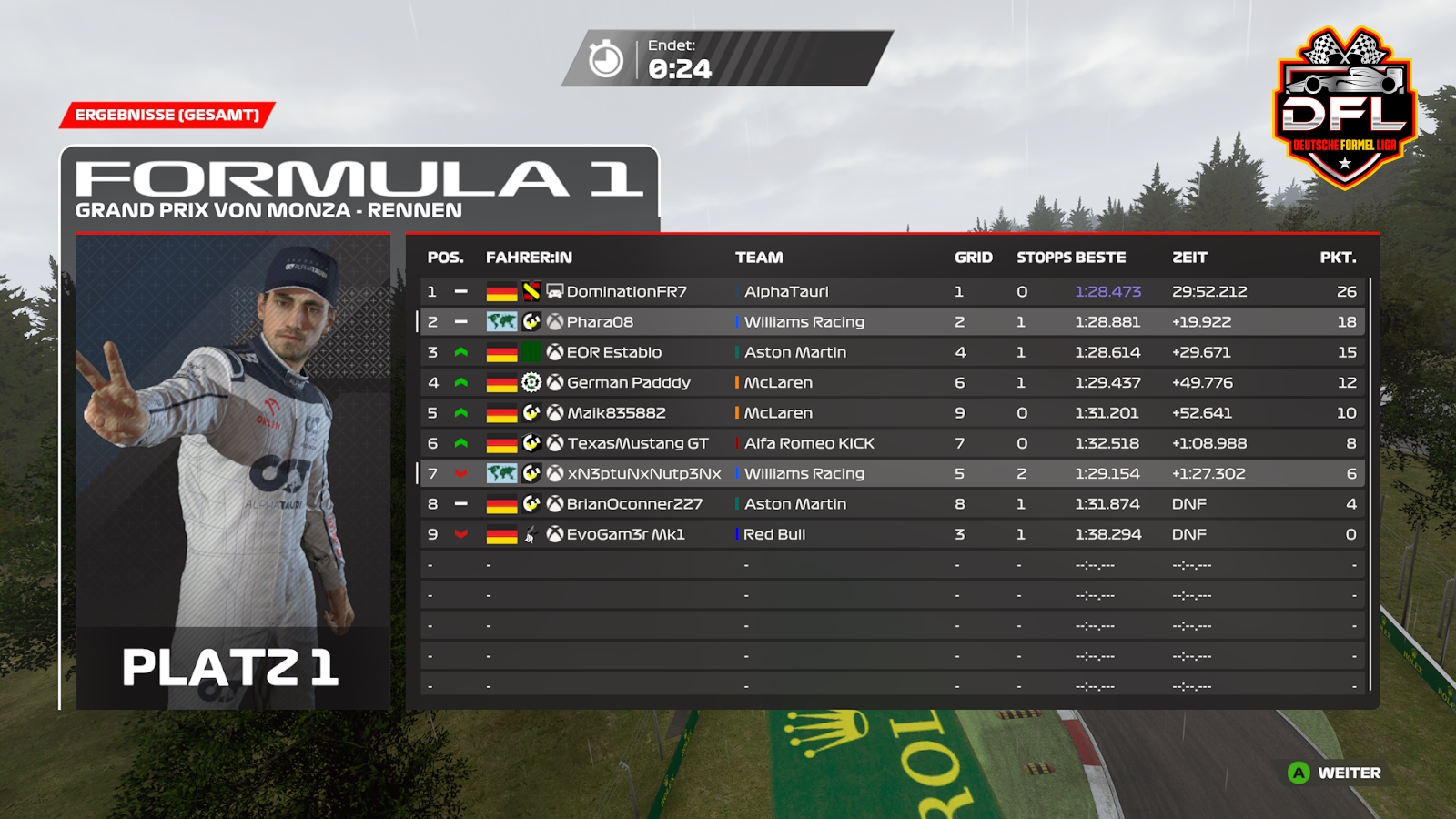Select xN3ptuNxNutp3Nx's result row
Screen dimensions: 1456x819
coord(643,474)
